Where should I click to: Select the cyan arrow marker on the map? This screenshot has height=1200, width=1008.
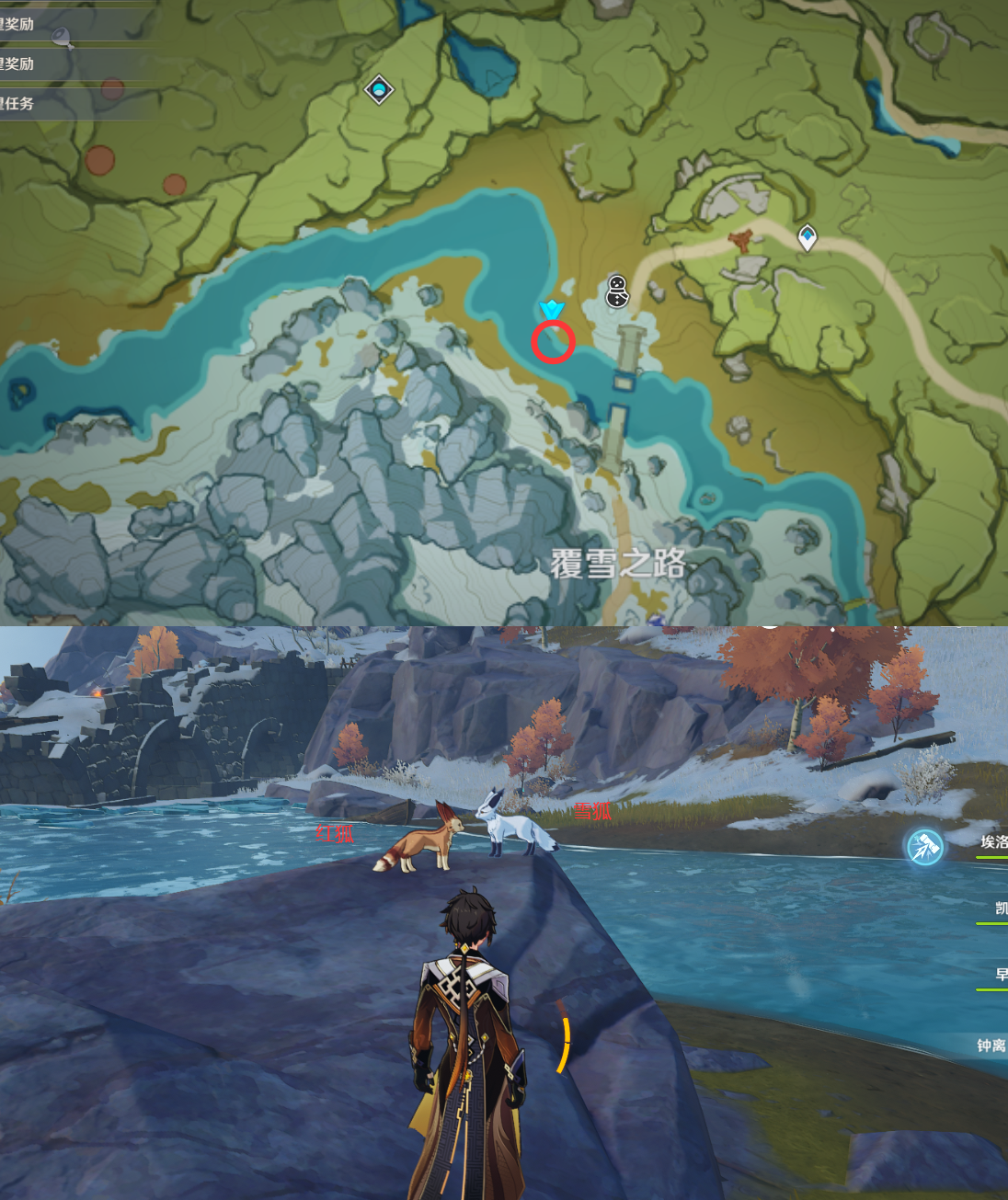[x=551, y=309]
